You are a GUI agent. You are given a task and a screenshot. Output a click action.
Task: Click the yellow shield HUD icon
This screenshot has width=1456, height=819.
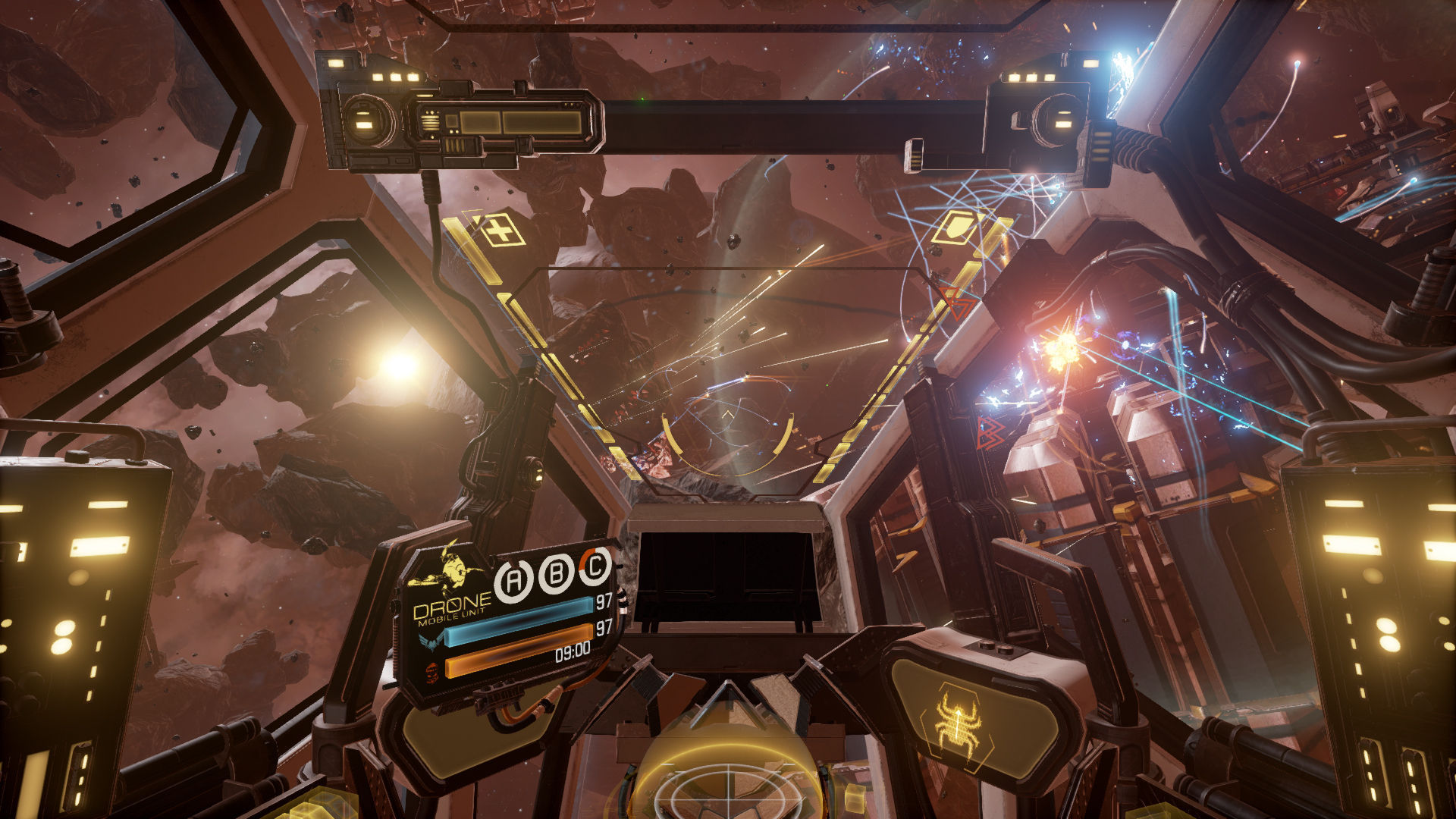pyautogui.click(x=956, y=227)
